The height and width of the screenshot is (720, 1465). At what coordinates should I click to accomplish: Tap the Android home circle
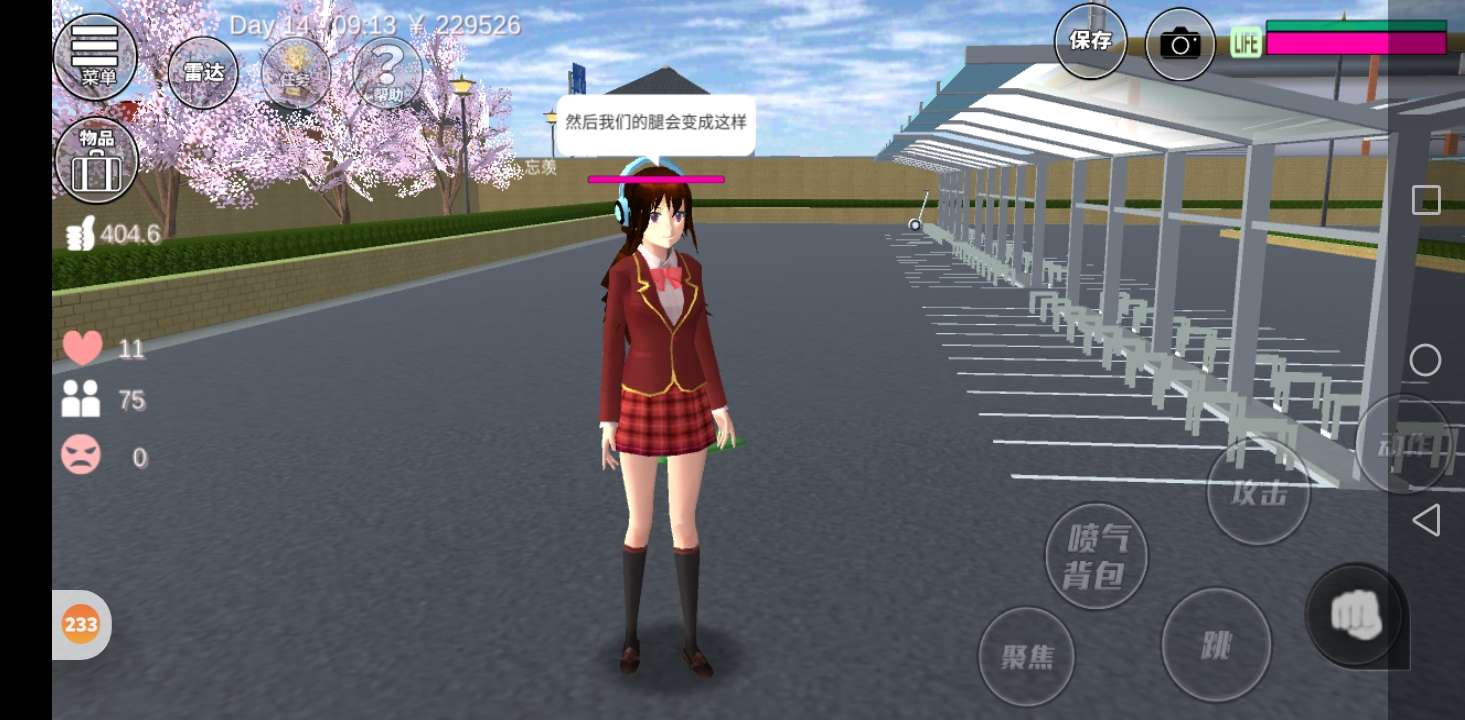[x=1426, y=360]
